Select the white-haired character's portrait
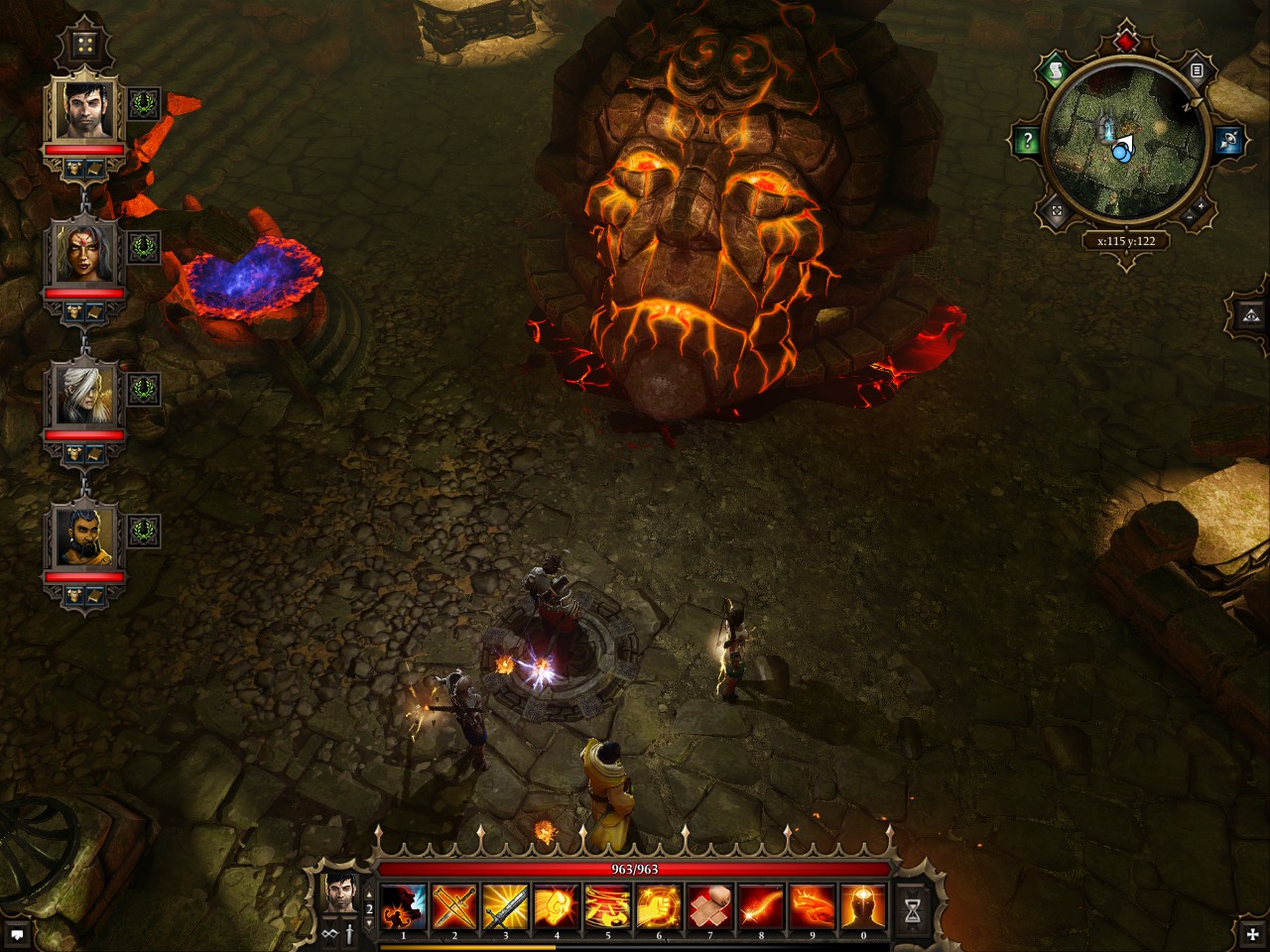 84,395
